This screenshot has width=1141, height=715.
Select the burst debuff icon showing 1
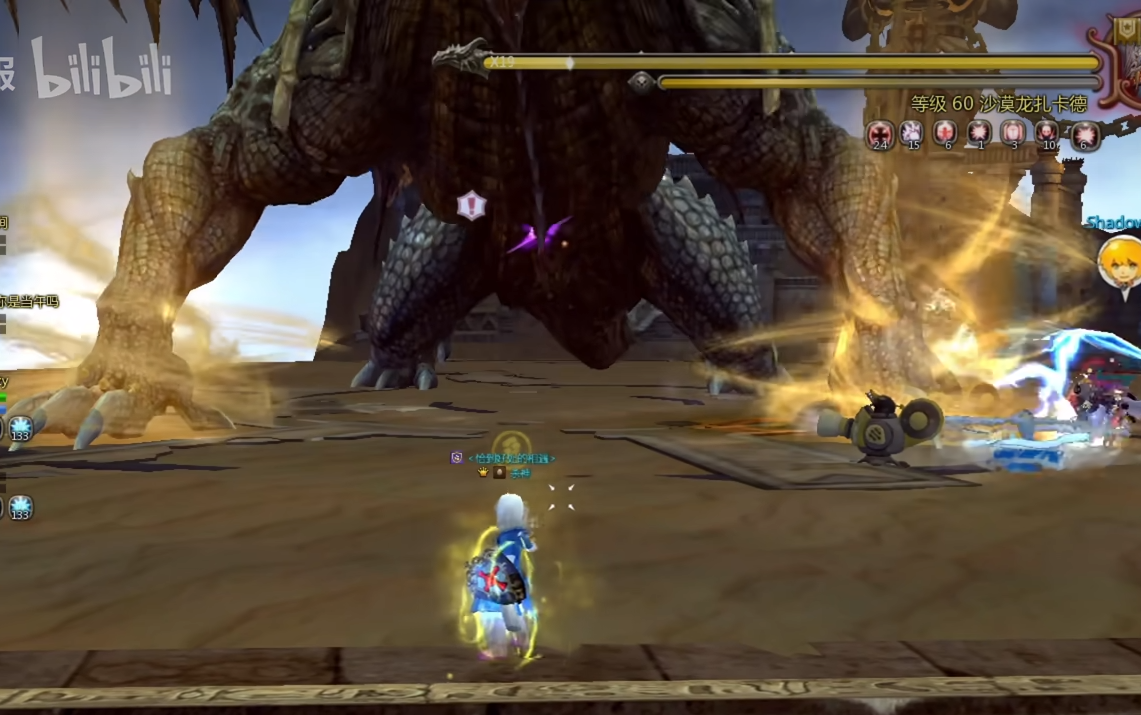979,133
